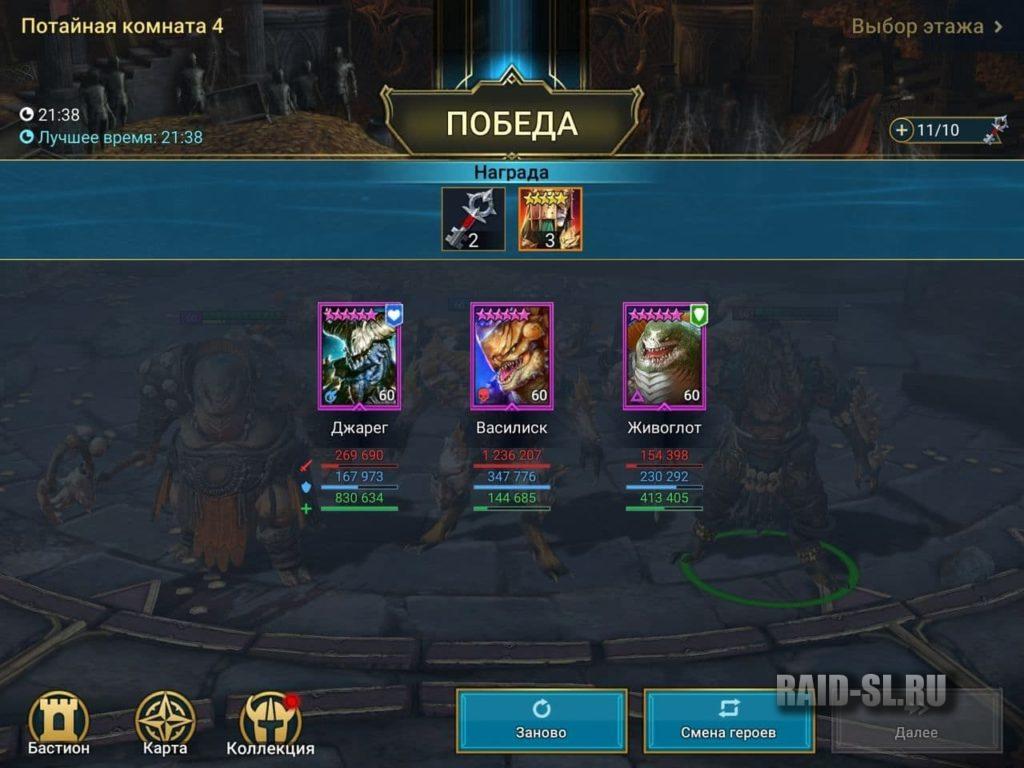This screenshot has height=768, width=1024.
Task: Select the Живоглот hero portrait
Action: (x=664, y=356)
